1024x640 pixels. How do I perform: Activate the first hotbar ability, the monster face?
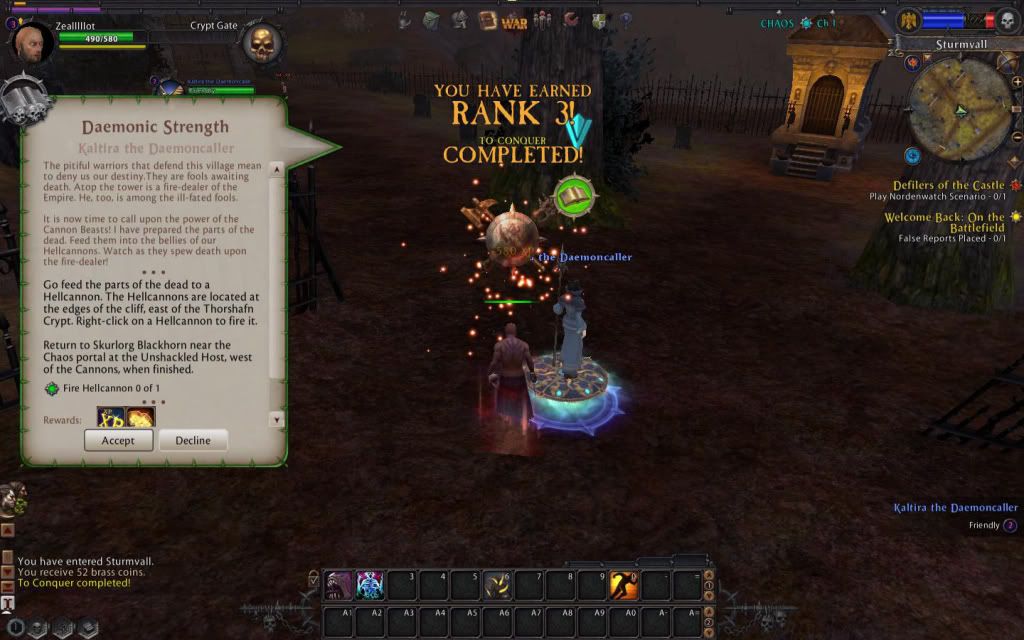point(338,585)
